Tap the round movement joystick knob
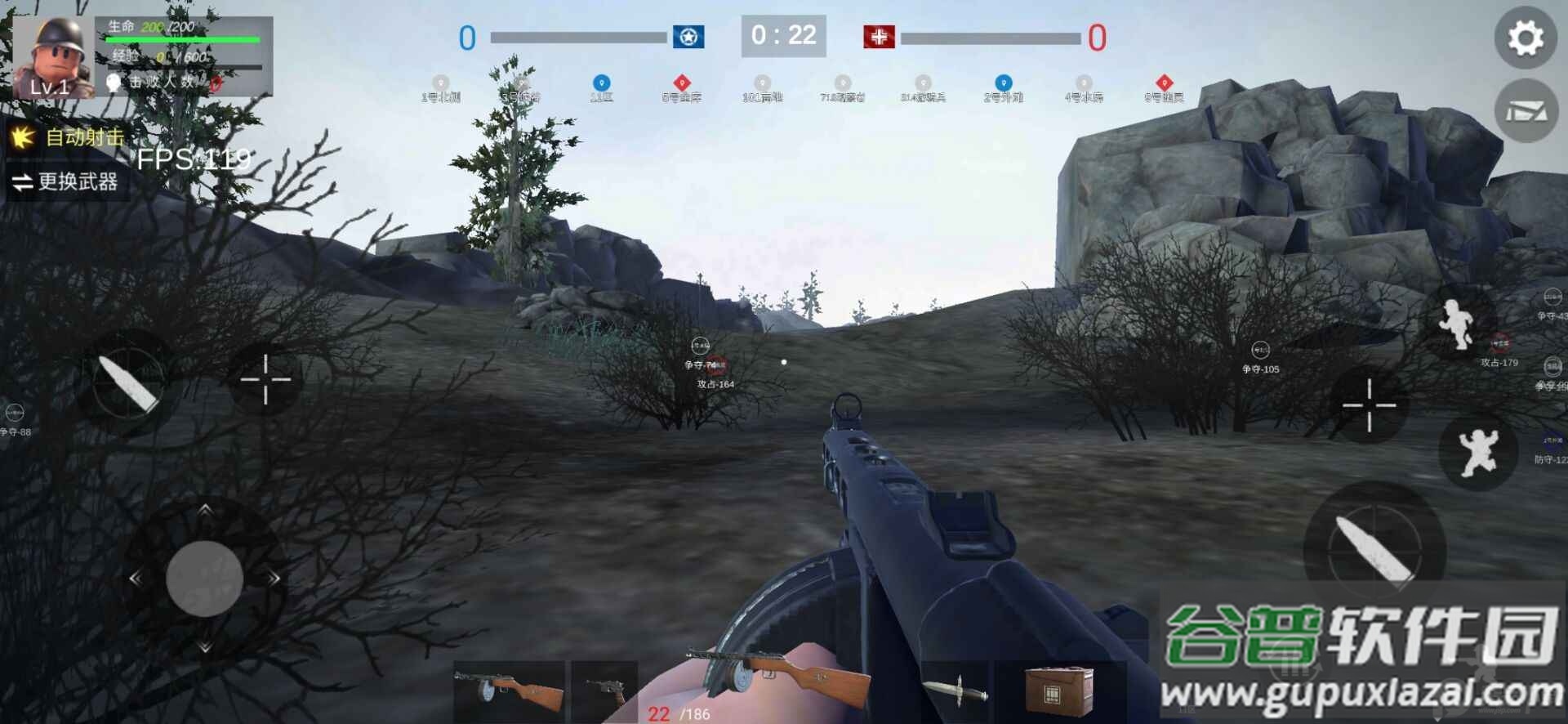Viewport: 1568px width, 724px height. click(x=204, y=579)
